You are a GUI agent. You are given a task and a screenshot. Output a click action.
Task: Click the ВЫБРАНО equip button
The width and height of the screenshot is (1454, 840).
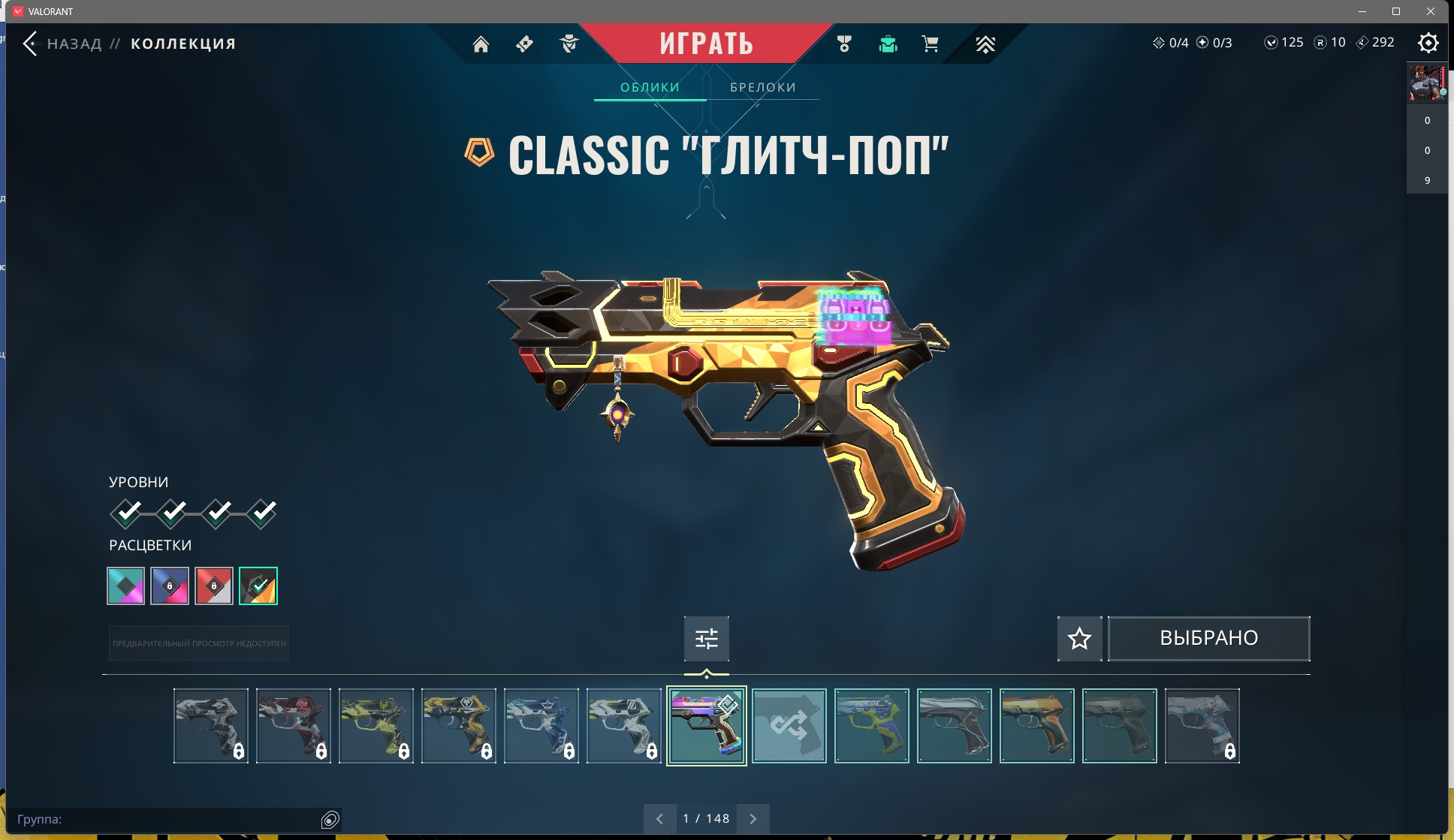pos(1208,639)
